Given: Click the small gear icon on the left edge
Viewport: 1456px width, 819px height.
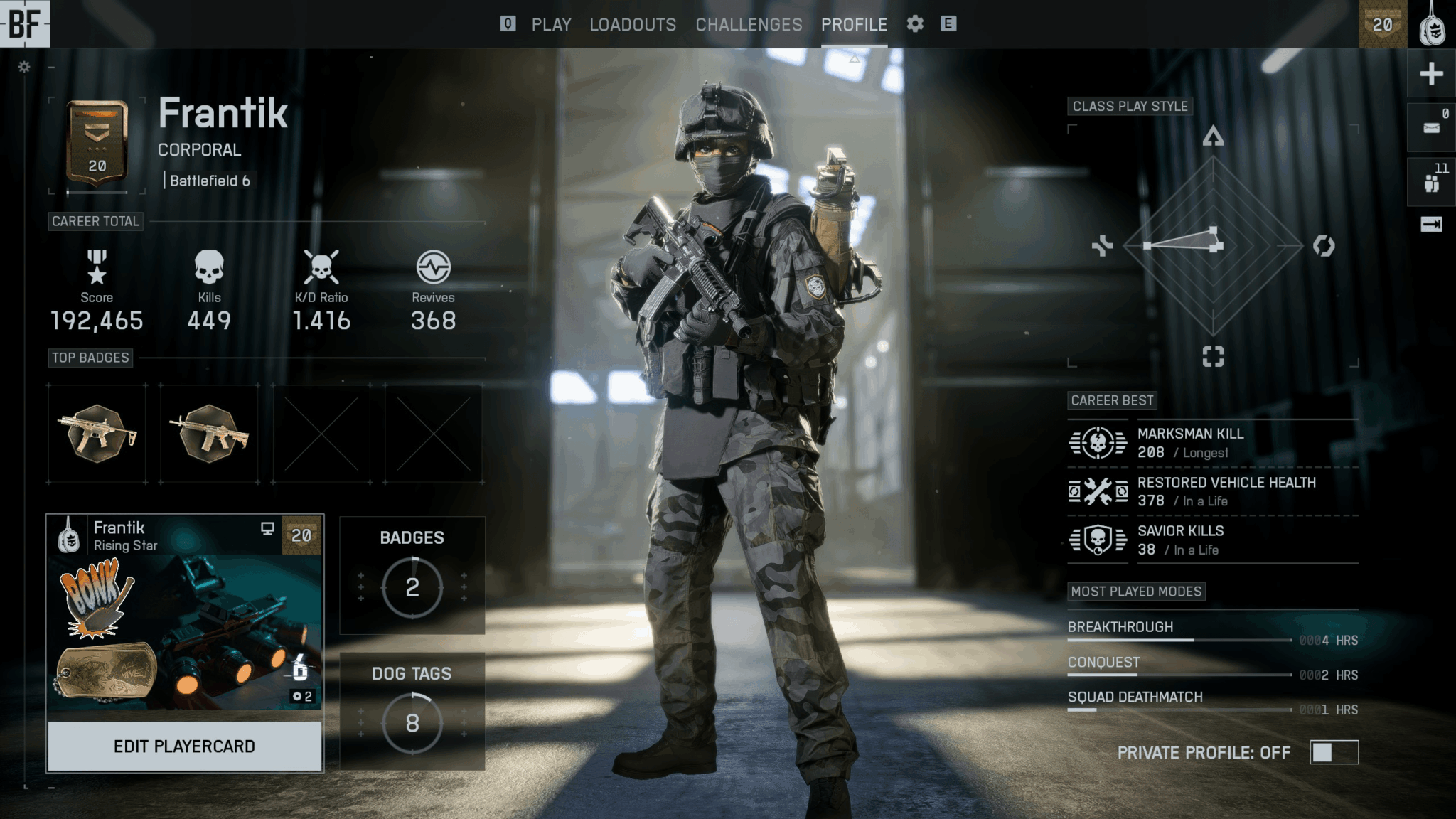Looking at the screenshot, I should tap(23, 66).
